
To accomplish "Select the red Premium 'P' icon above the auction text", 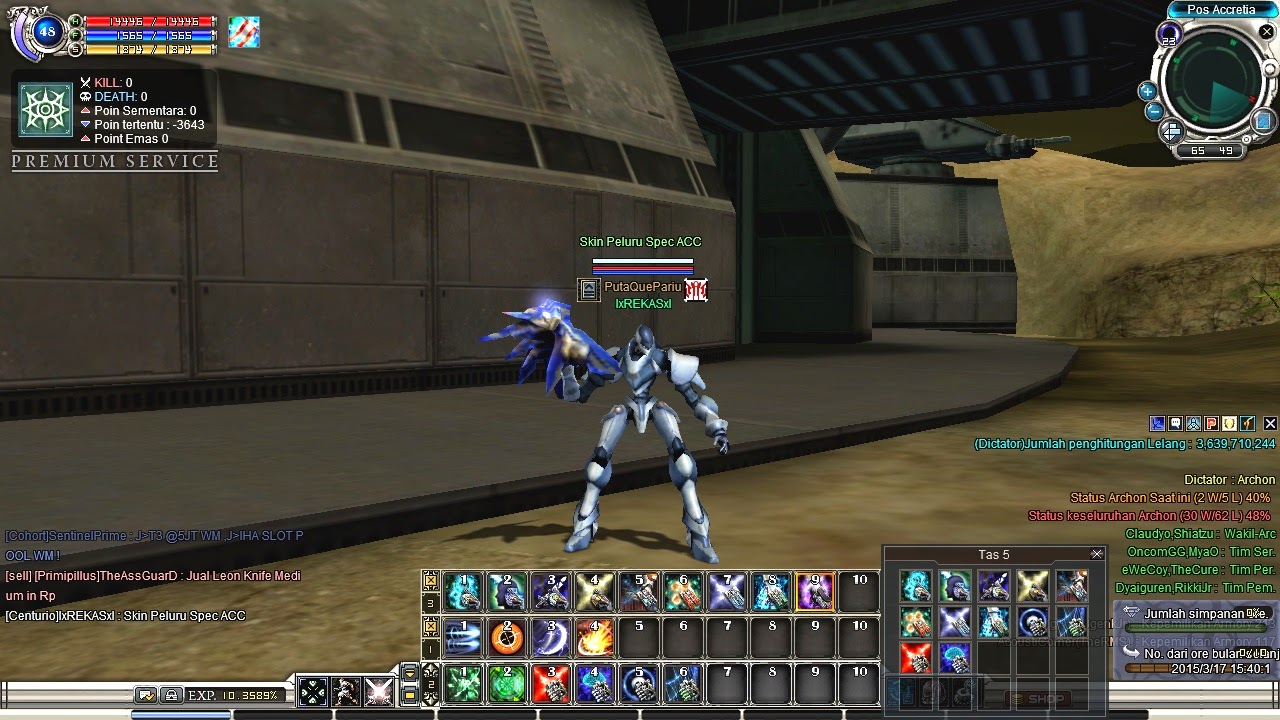I will pyautogui.click(x=1211, y=423).
